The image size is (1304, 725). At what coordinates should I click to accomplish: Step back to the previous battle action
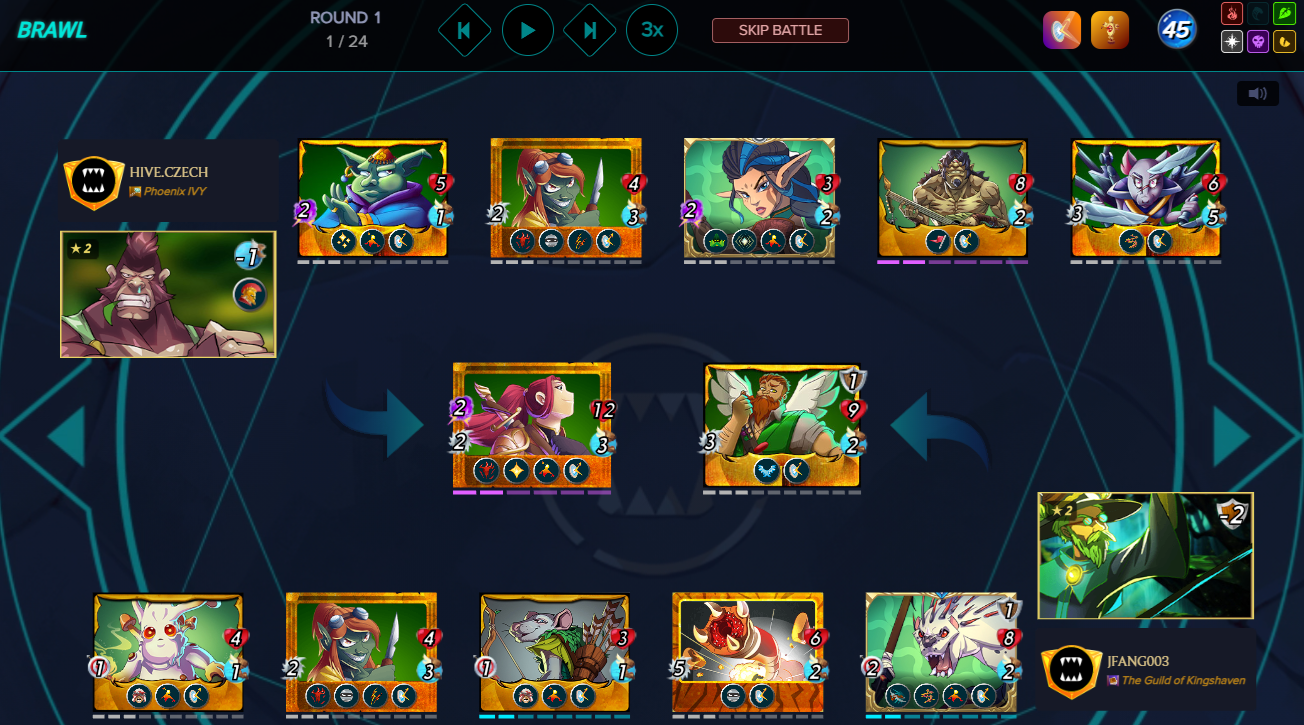point(464,30)
